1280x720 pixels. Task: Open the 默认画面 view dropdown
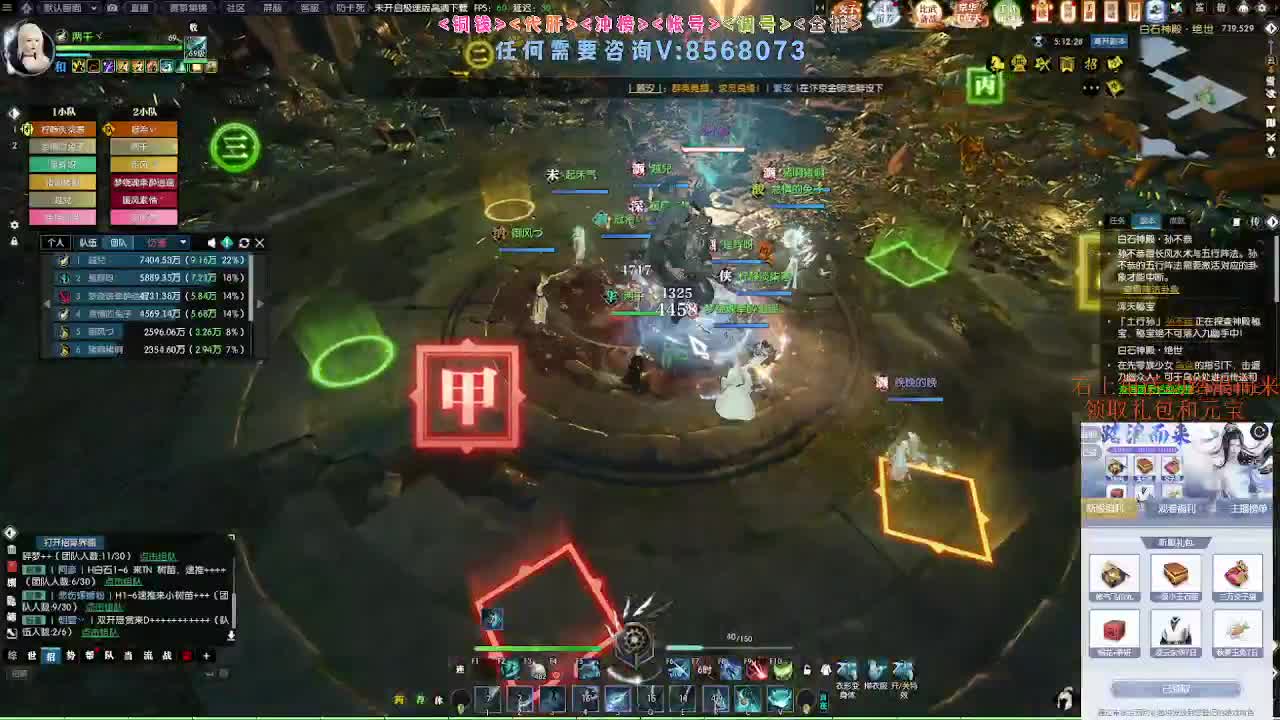coord(94,8)
